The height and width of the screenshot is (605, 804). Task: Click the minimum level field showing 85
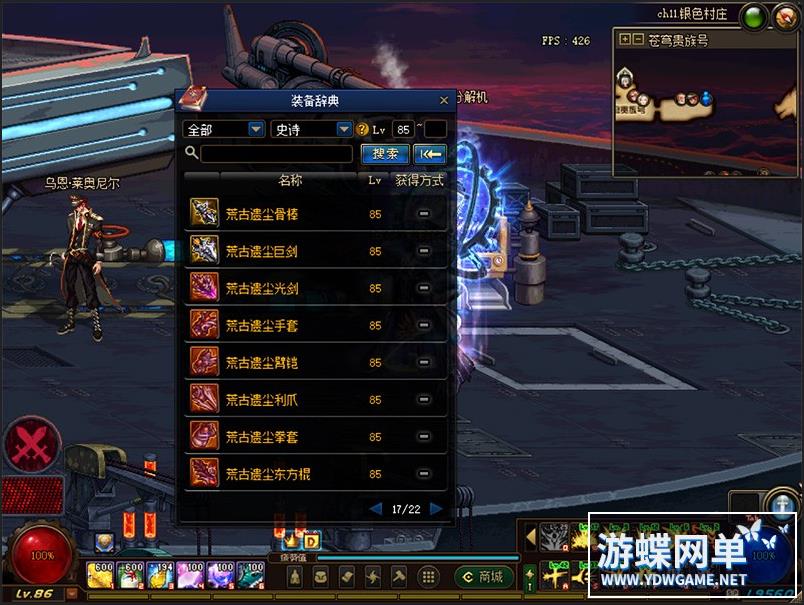(404, 130)
